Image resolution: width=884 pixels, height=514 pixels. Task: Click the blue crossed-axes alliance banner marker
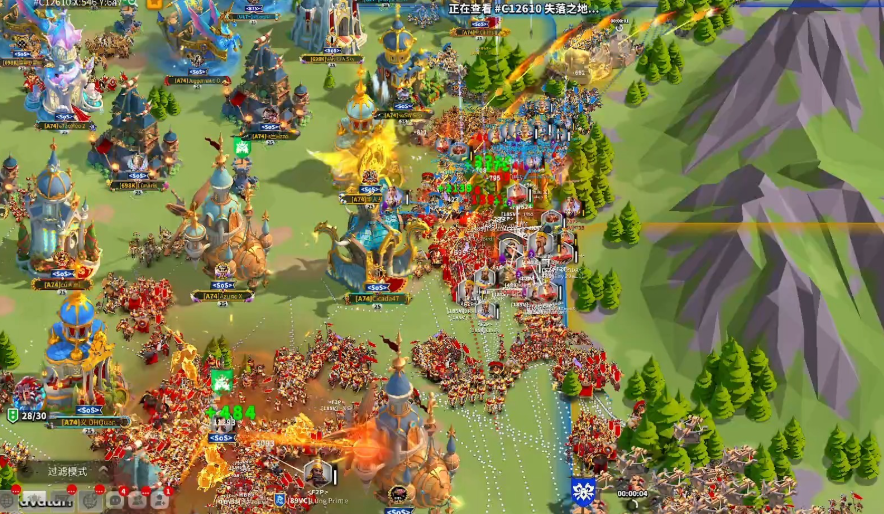[582, 491]
